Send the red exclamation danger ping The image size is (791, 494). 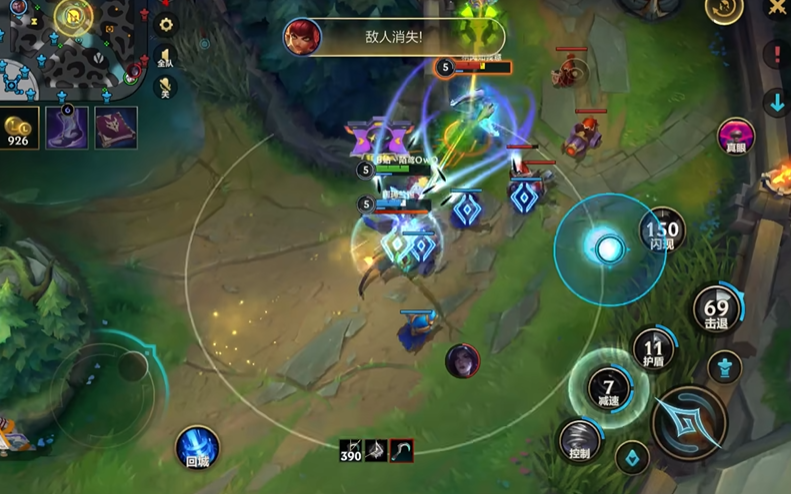pos(777,54)
